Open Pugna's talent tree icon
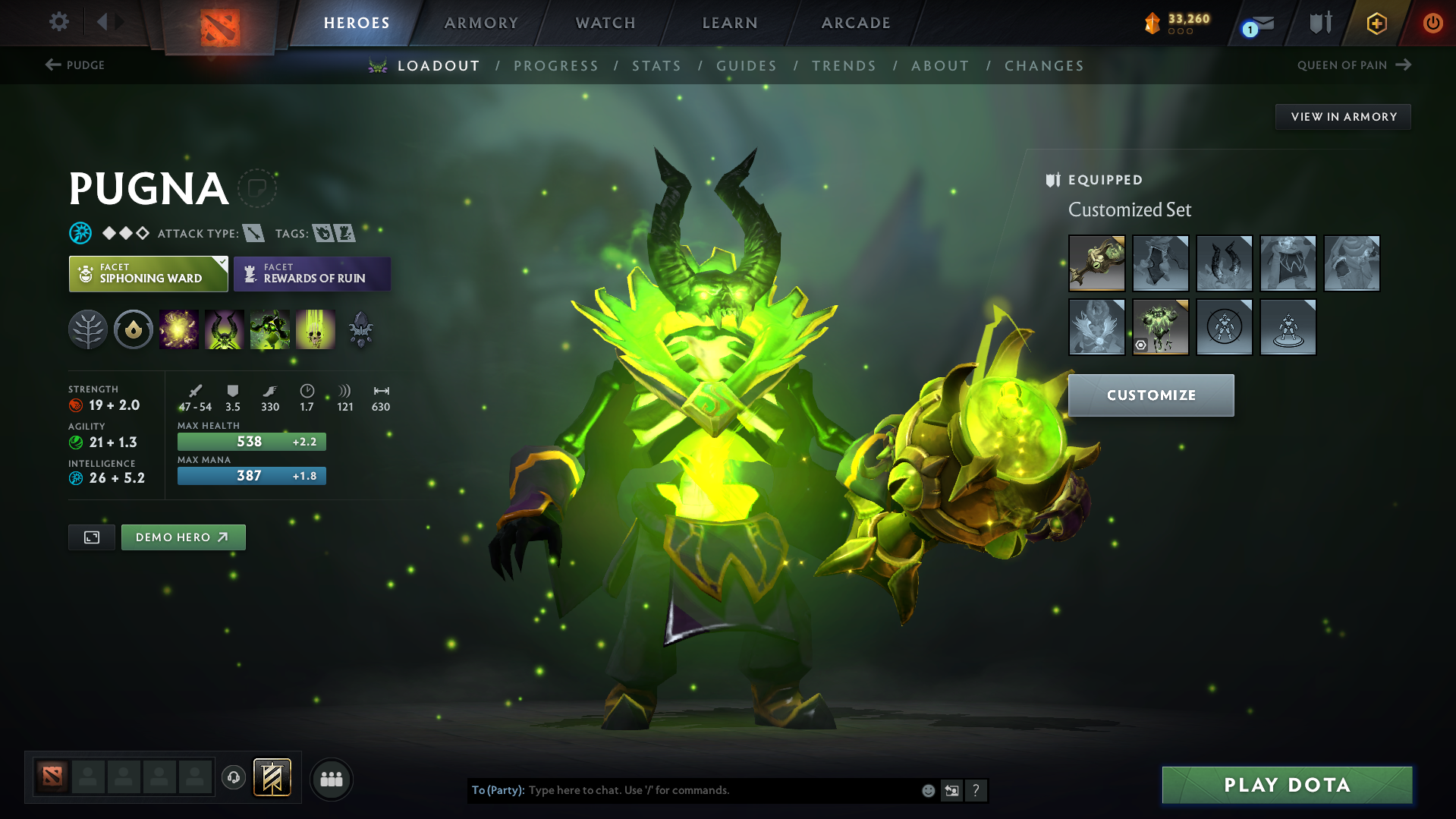 pyautogui.click(x=87, y=329)
